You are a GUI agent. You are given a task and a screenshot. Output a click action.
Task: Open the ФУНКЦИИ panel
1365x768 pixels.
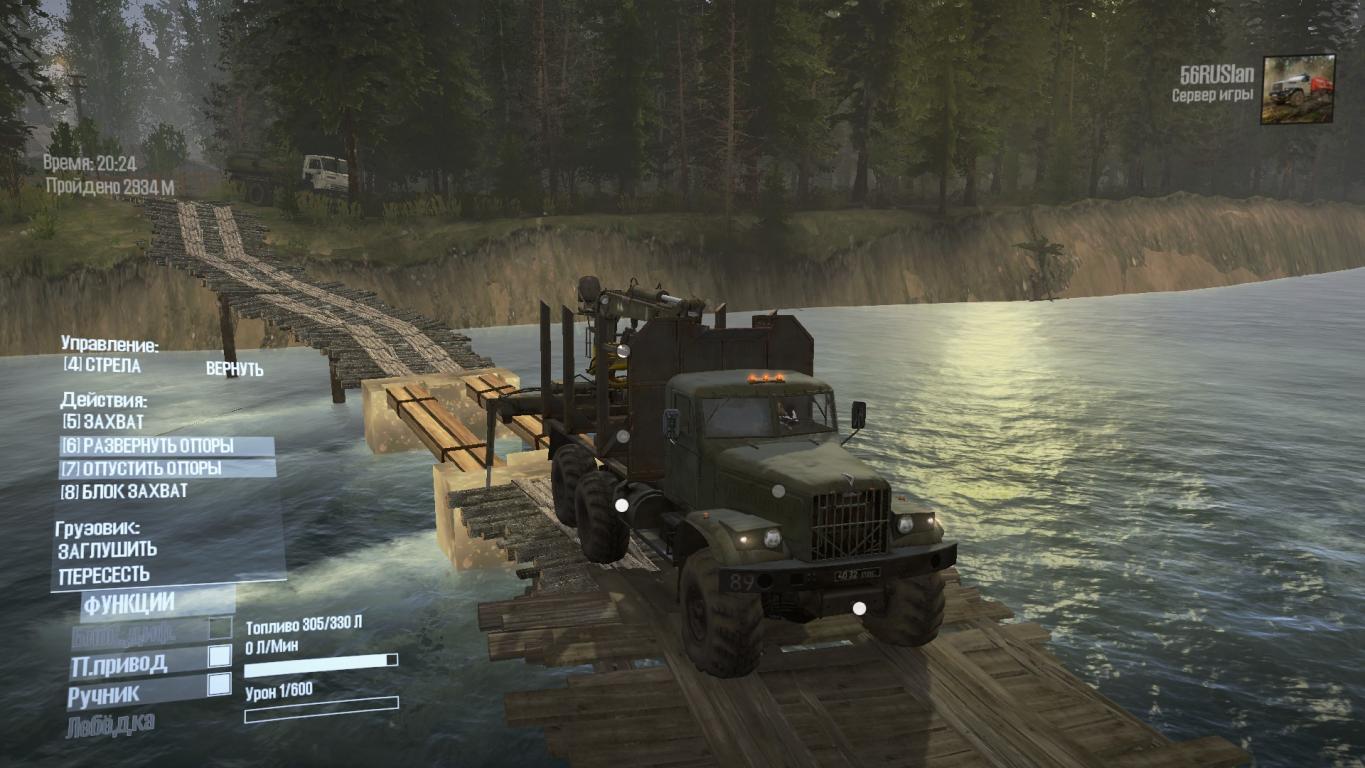[129, 603]
